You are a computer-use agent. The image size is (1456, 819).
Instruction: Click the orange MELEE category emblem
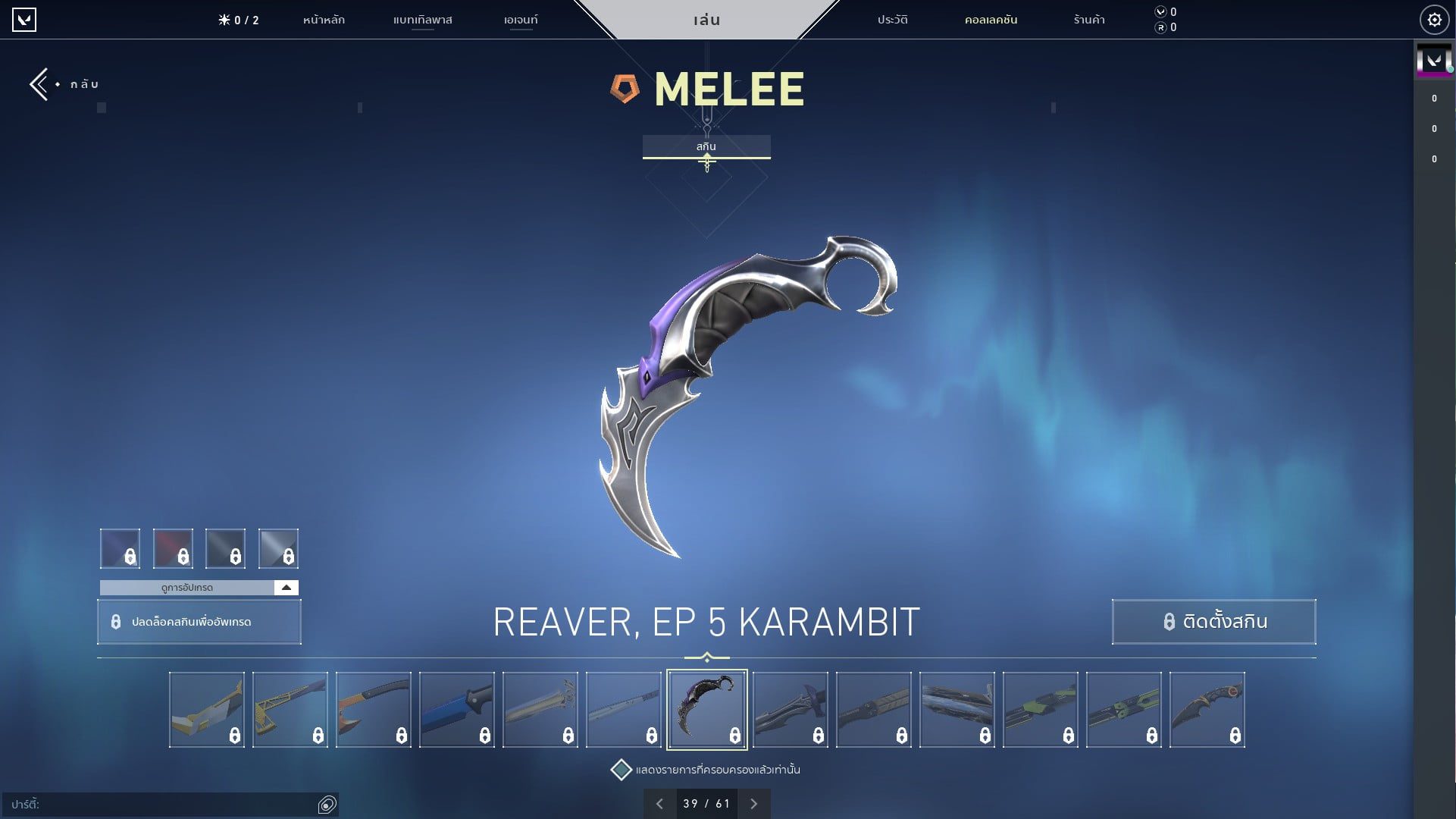pos(624,89)
